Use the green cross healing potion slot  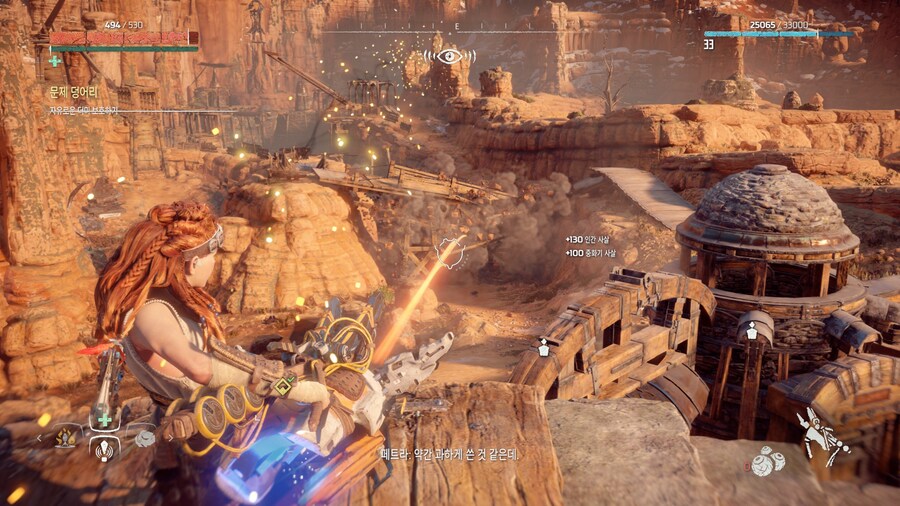click(104, 421)
